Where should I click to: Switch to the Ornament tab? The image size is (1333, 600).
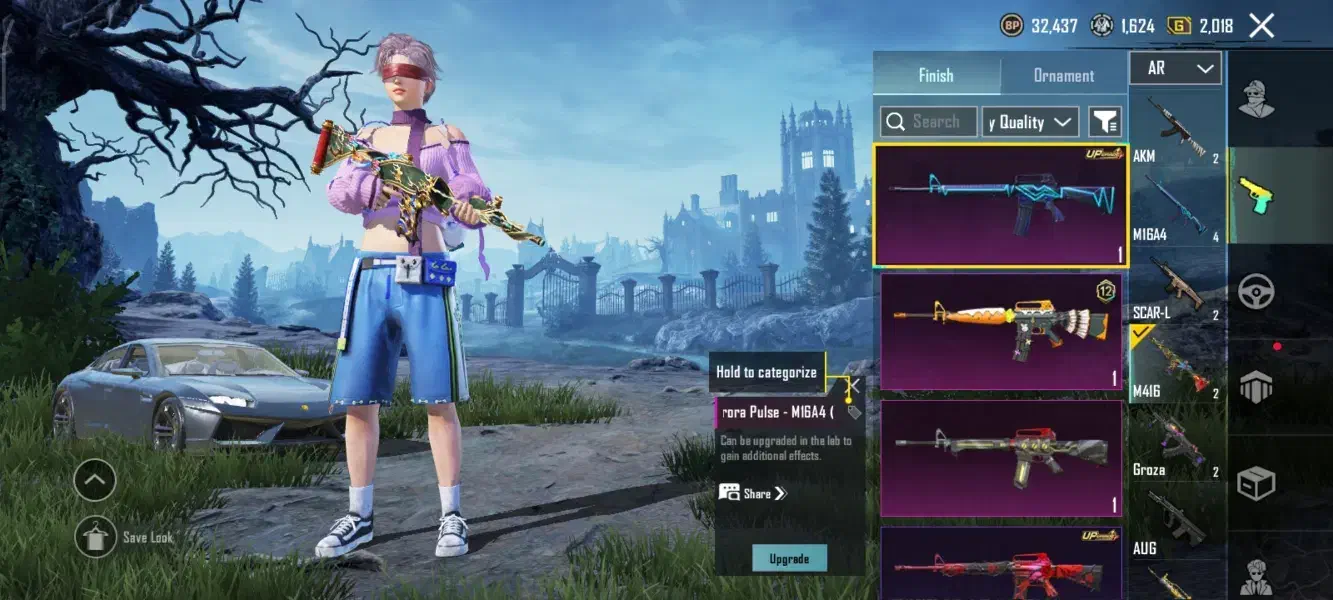click(x=1063, y=75)
